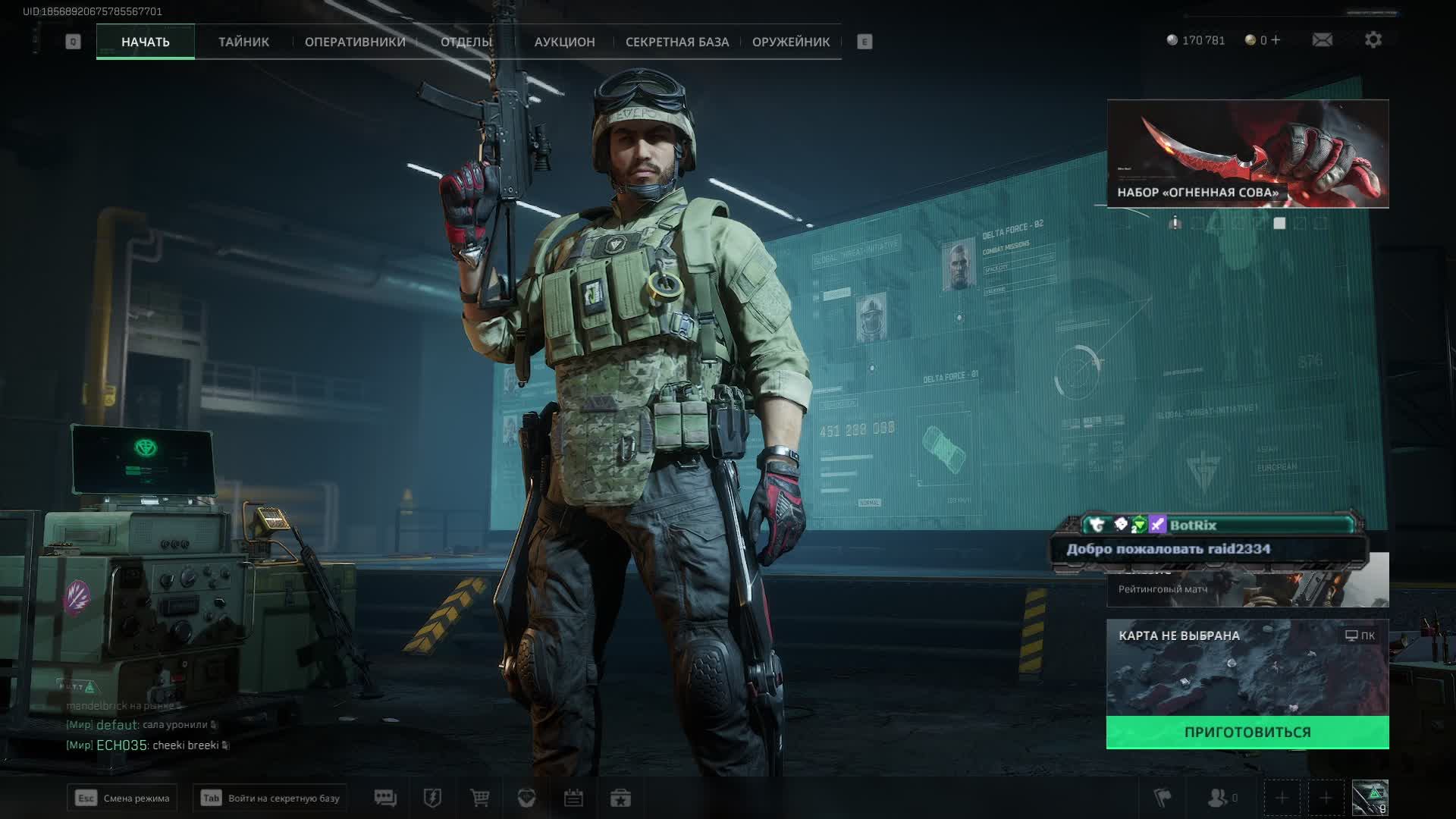
Task: Switch to СЕКРЕТНАЯ БАЗА tab
Action: (x=676, y=42)
